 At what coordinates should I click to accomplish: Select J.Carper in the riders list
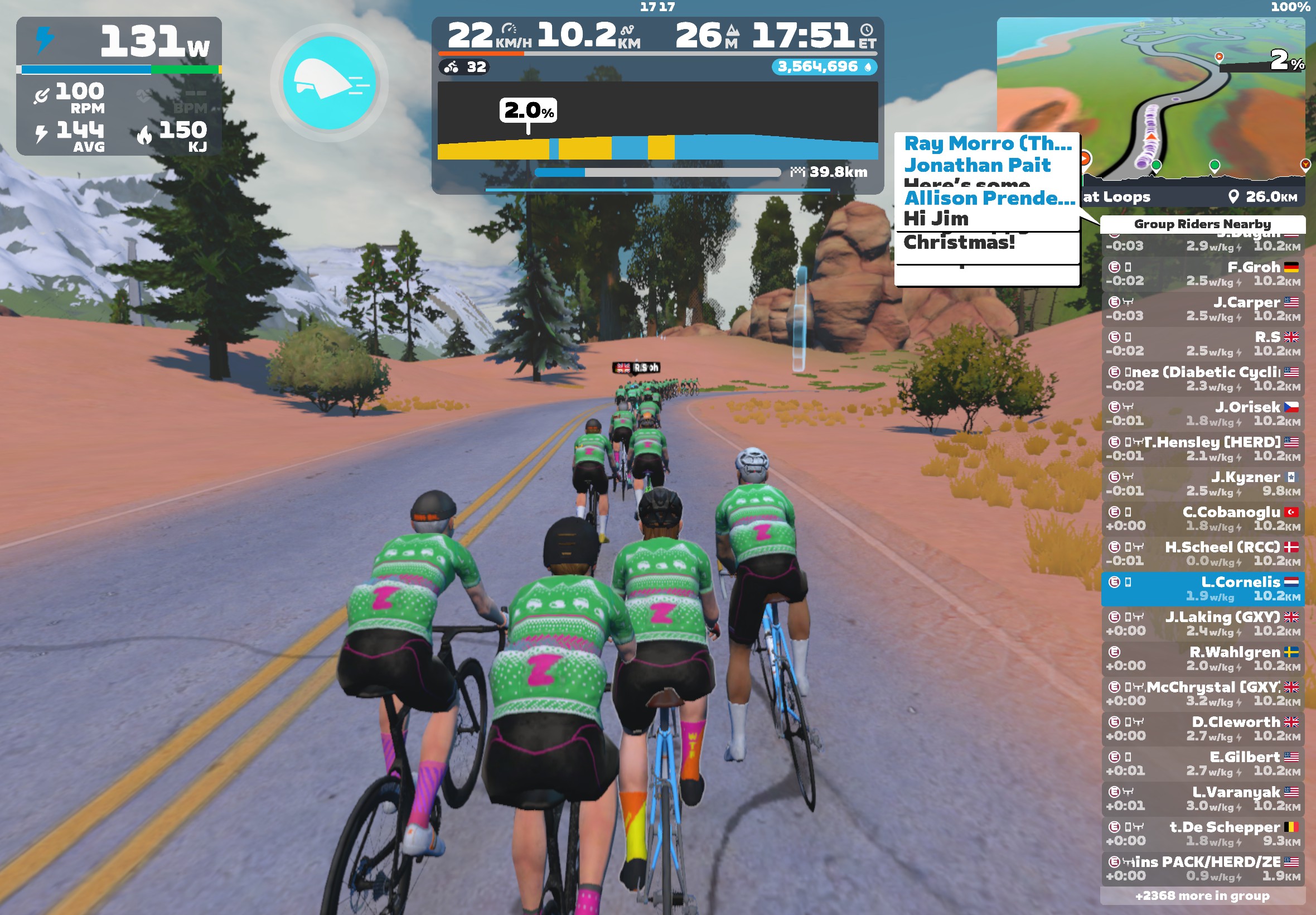pos(1202,309)
